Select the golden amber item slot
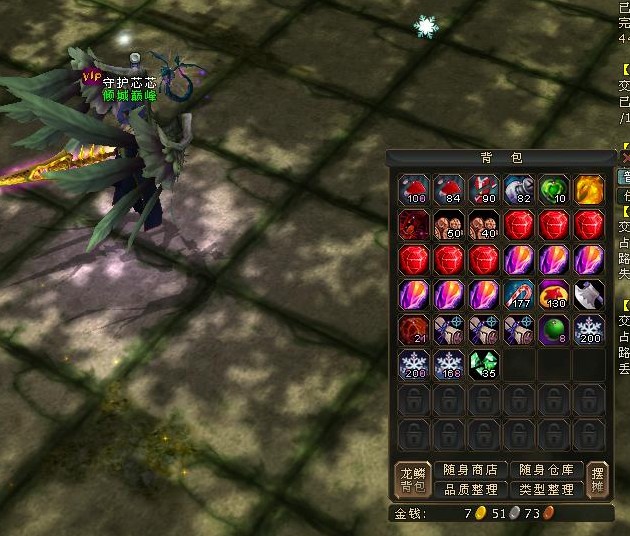 pyautogui.click(x=588, y=190)
